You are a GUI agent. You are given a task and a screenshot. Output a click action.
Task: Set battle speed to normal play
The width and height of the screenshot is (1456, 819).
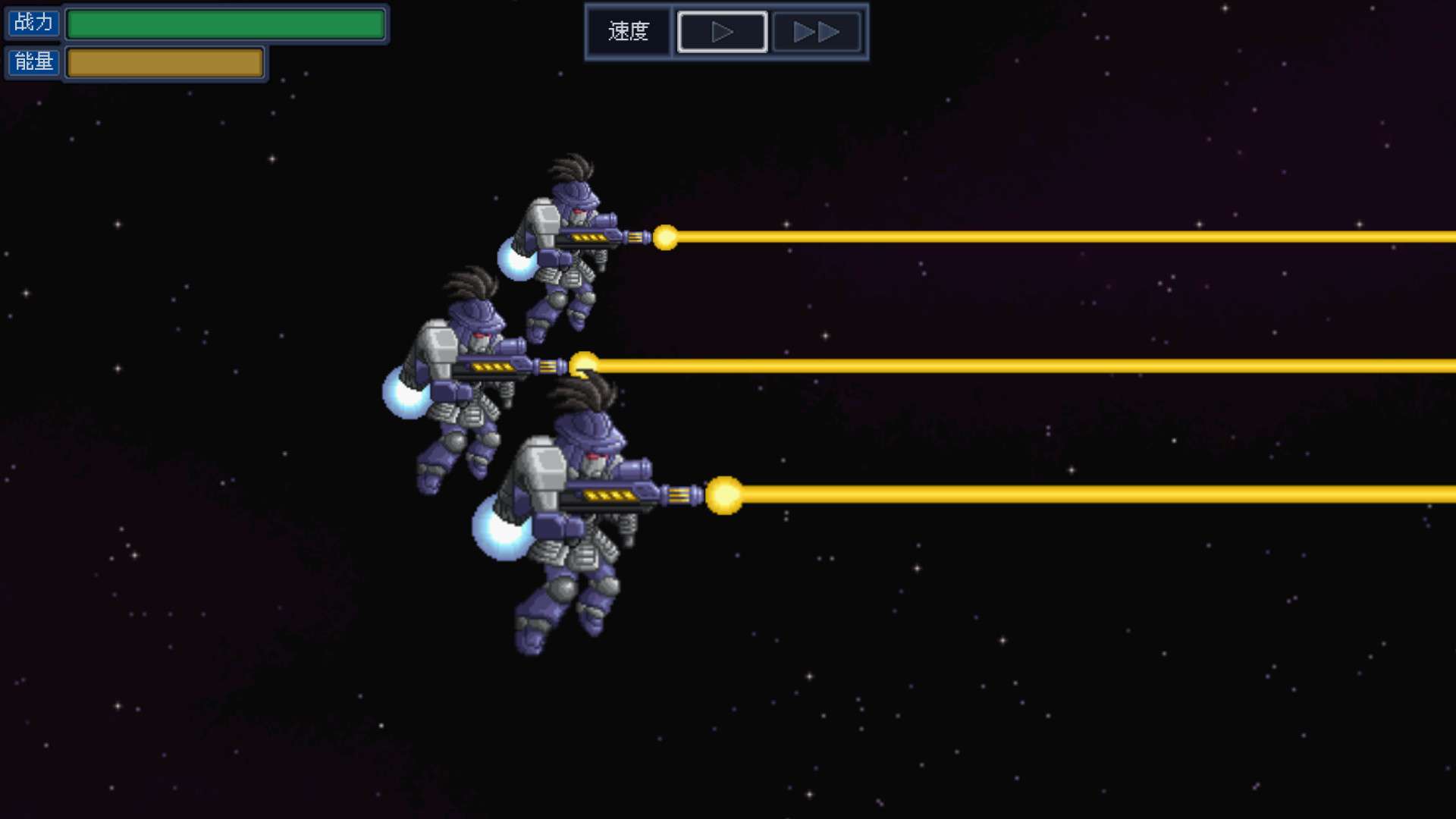click(x=722, y=32)
